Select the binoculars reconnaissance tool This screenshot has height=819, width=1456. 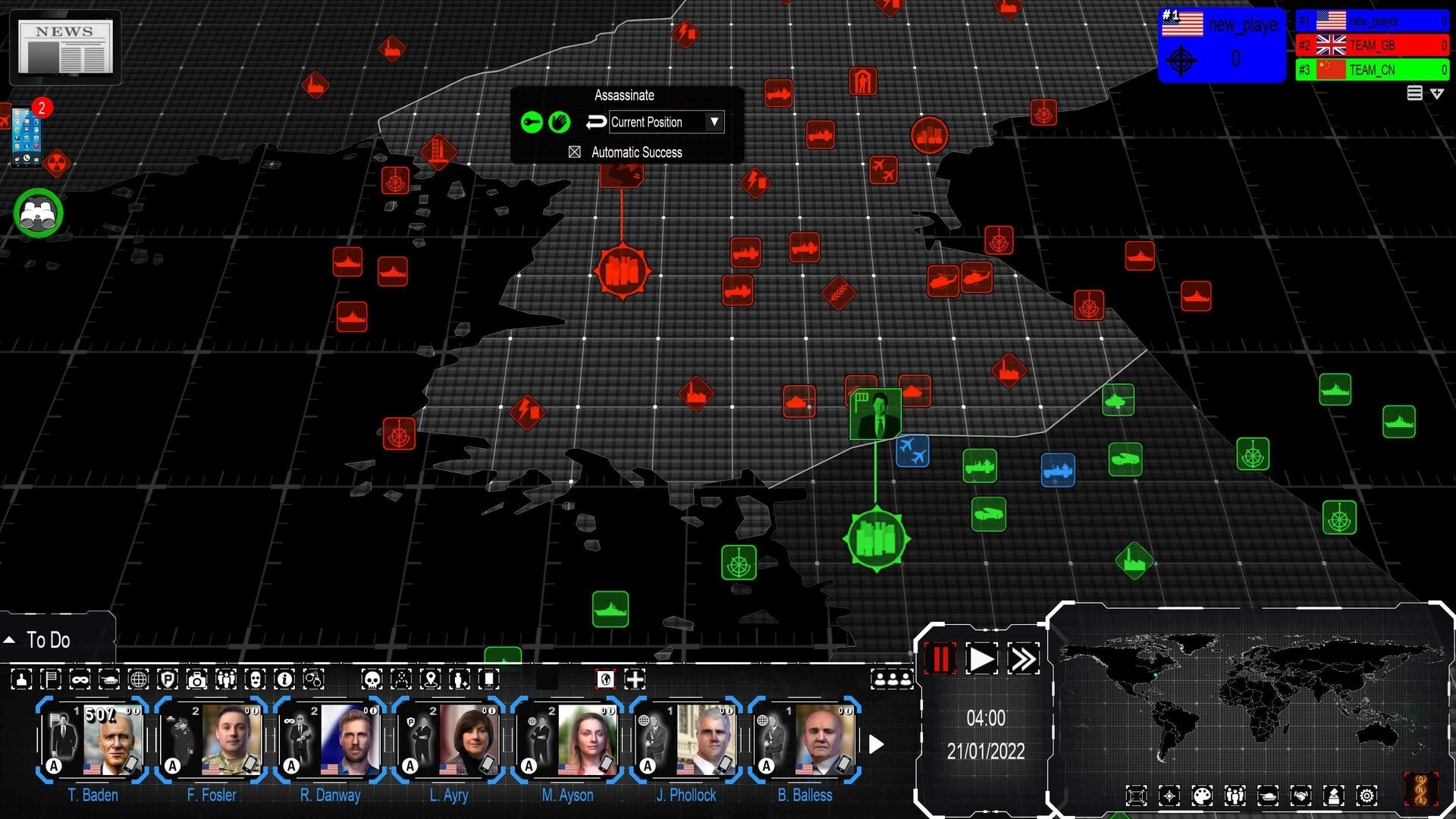(38, 213)
